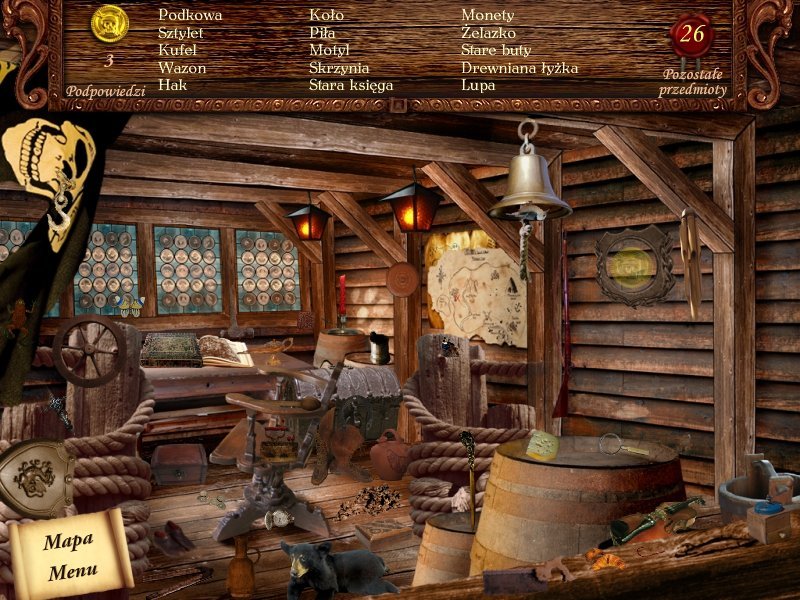Open the Mapa screen
This screenshot has width=800, height=600.
[67, 541]
